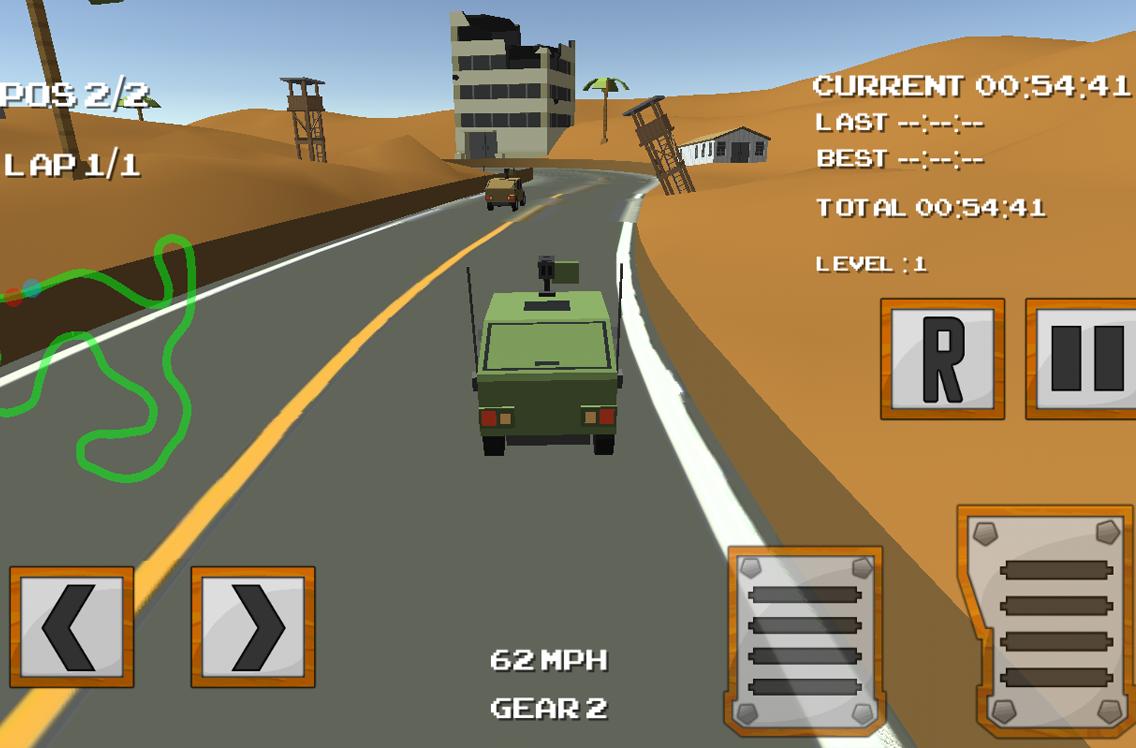Pause the race
Image resolution: width=1136 pixels, height=748 pixels.
click(1084, 358)
